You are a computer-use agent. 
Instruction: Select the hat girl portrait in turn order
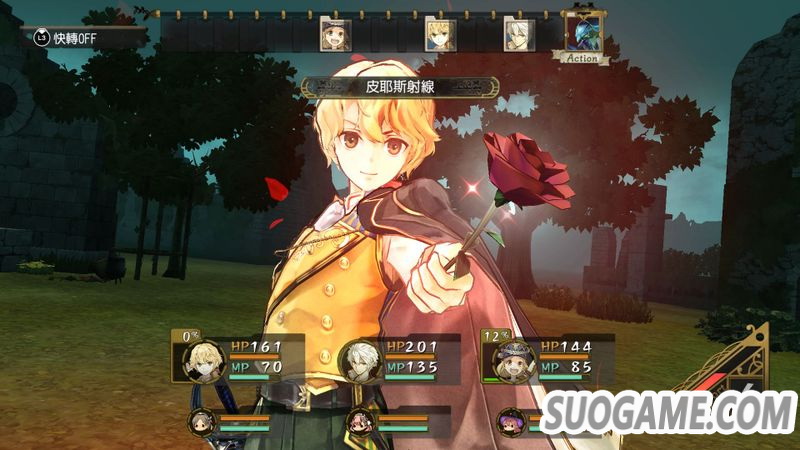point(335,34)
